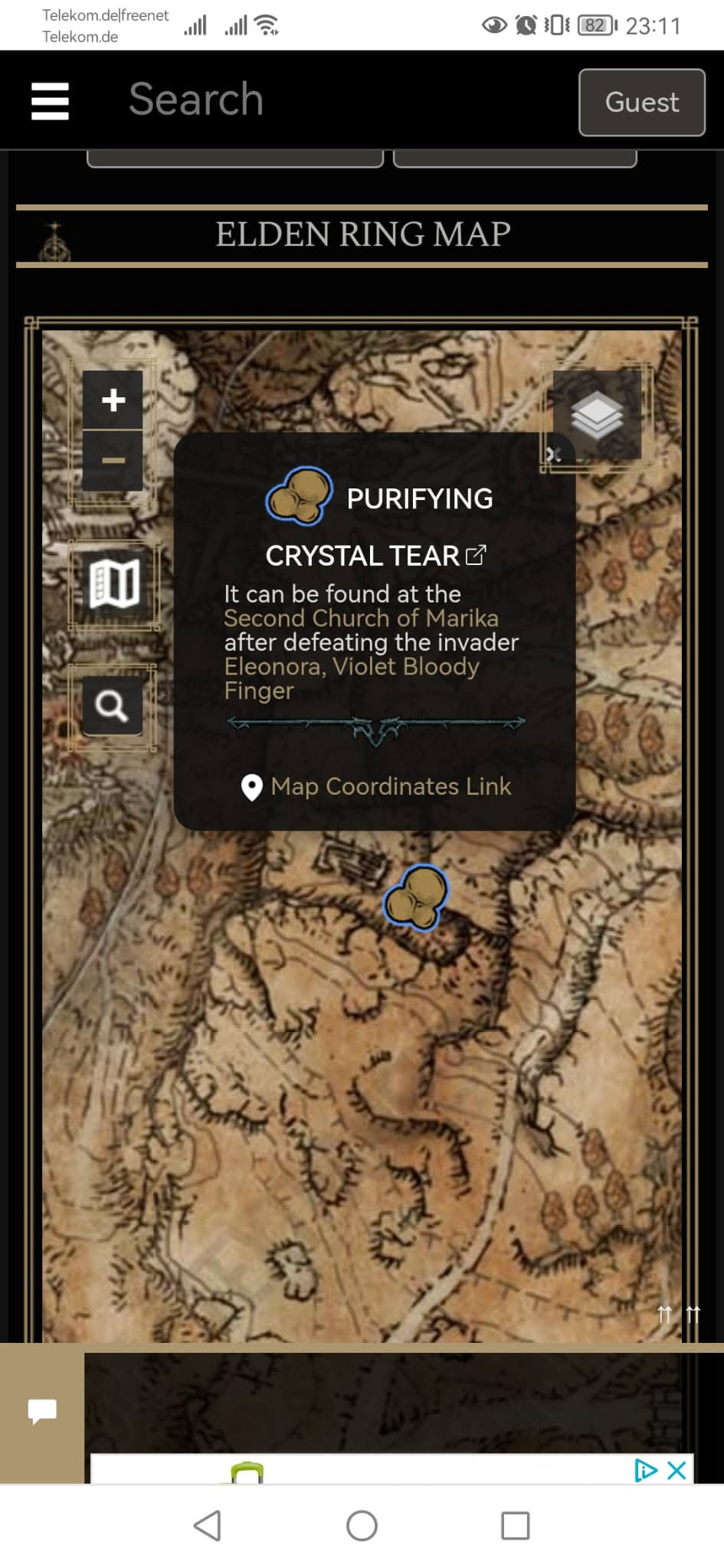Open the hamburger navigation menu
724x1568 pixels.
click(x=50, y=101)
